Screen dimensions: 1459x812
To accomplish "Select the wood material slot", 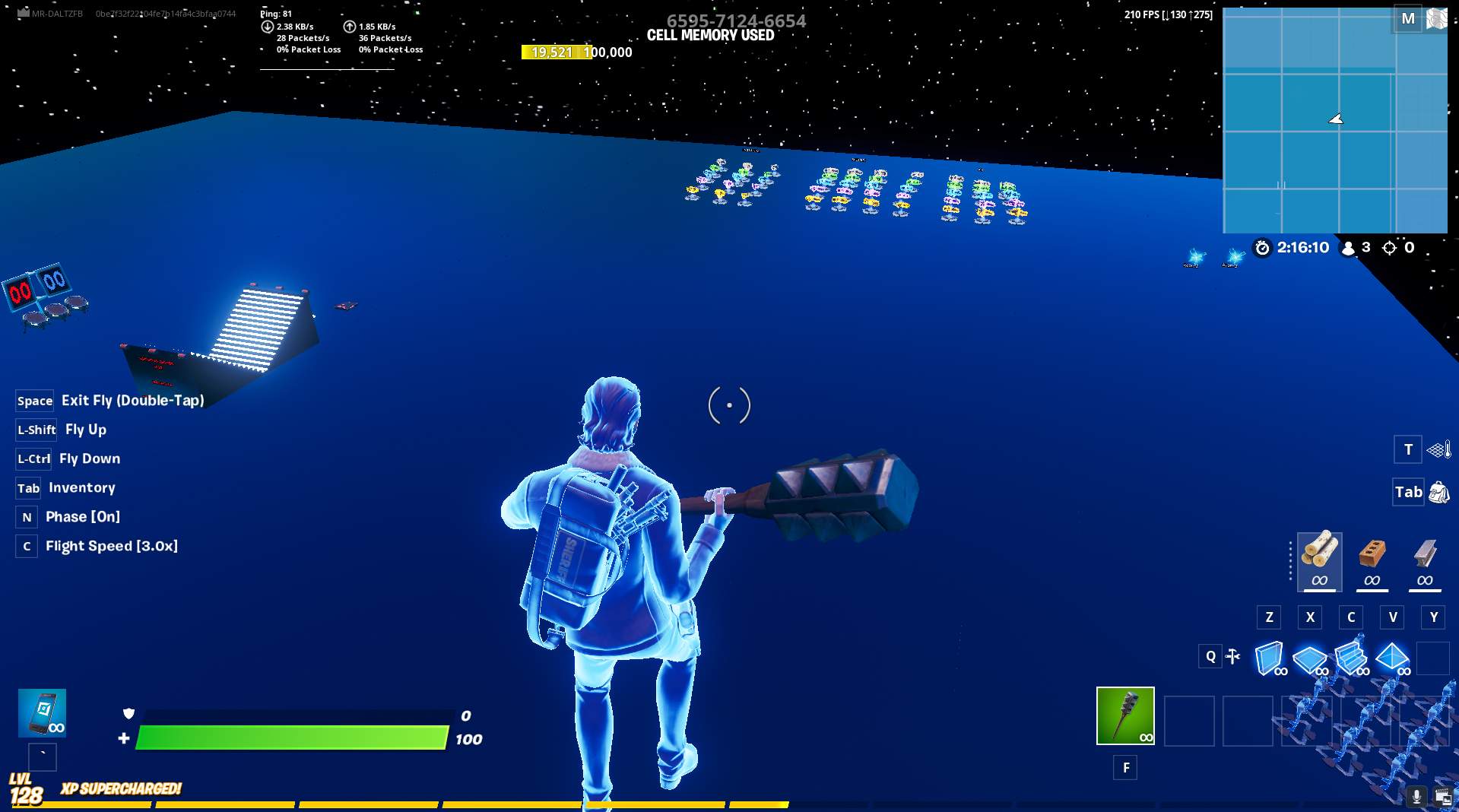I will 1320,561.
